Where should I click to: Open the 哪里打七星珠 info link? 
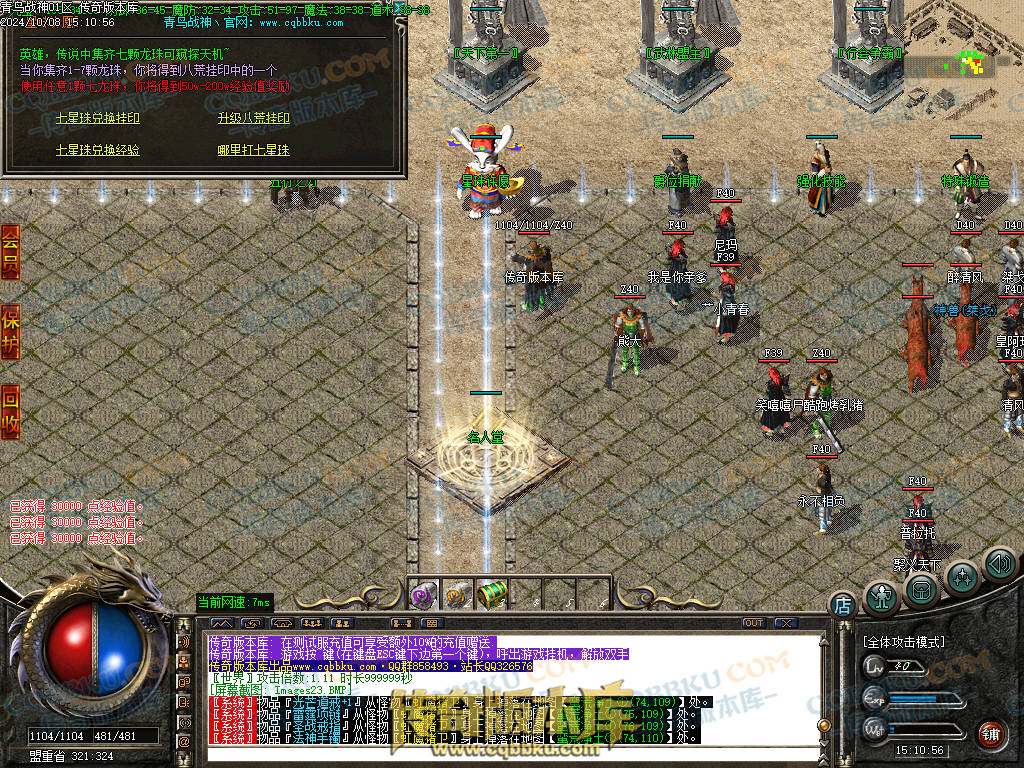click(x=253, y=150)
